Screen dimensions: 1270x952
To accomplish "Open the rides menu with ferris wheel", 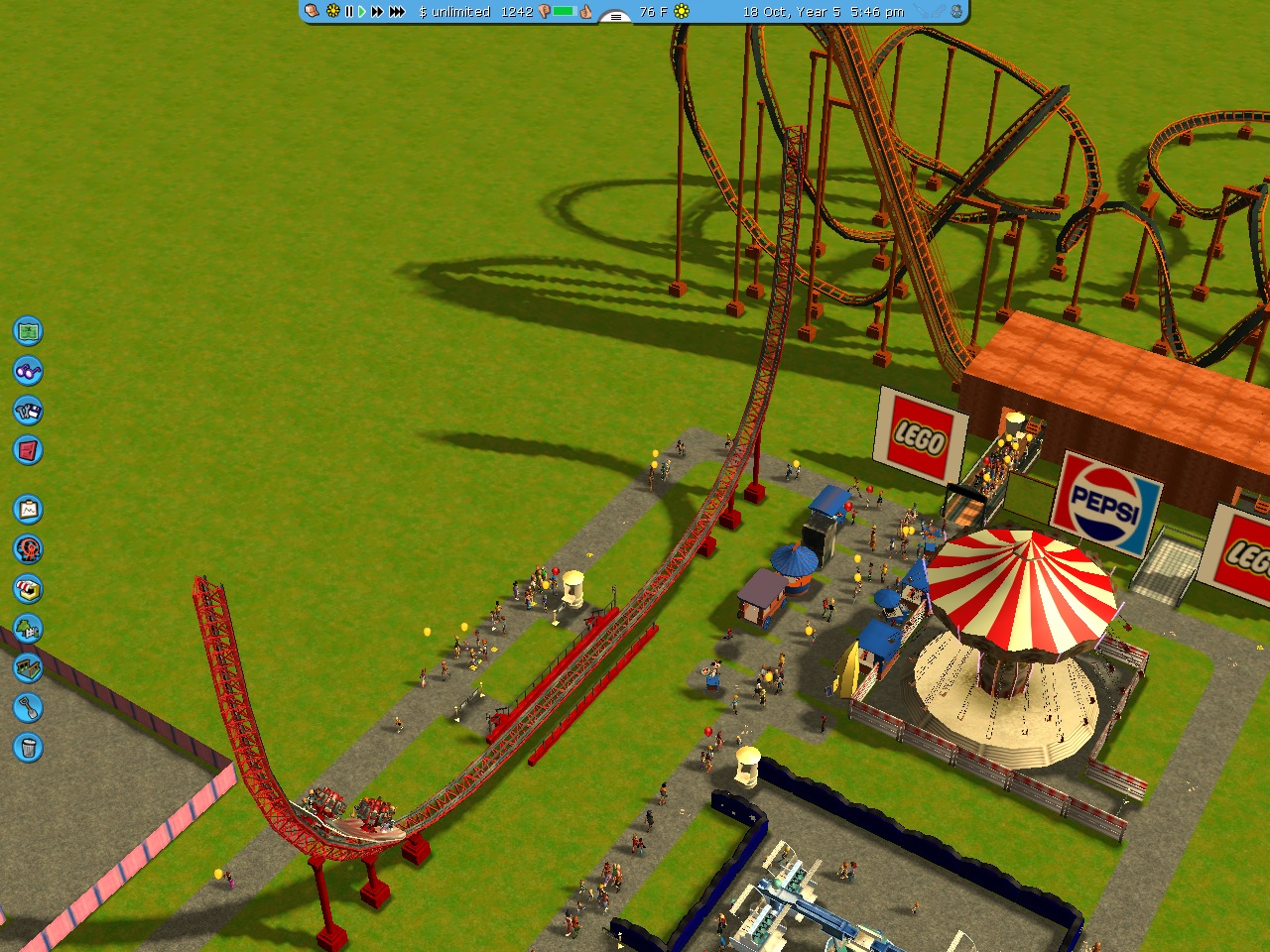I will point(28,549).
